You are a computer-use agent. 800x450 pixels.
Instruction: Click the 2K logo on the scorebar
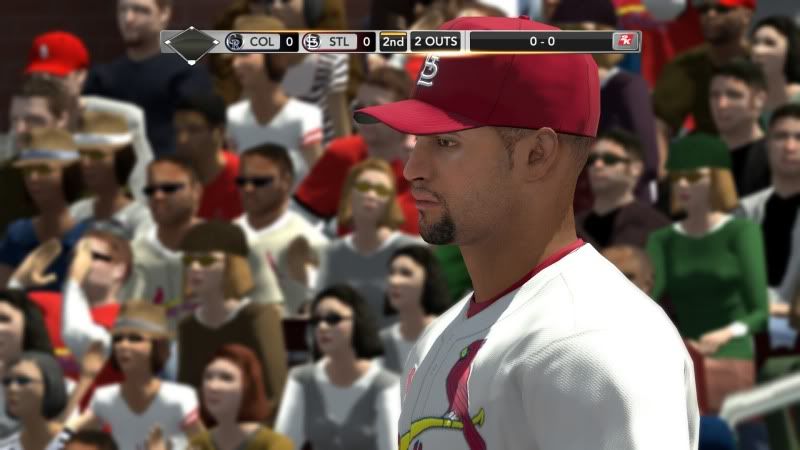[625, 41]
